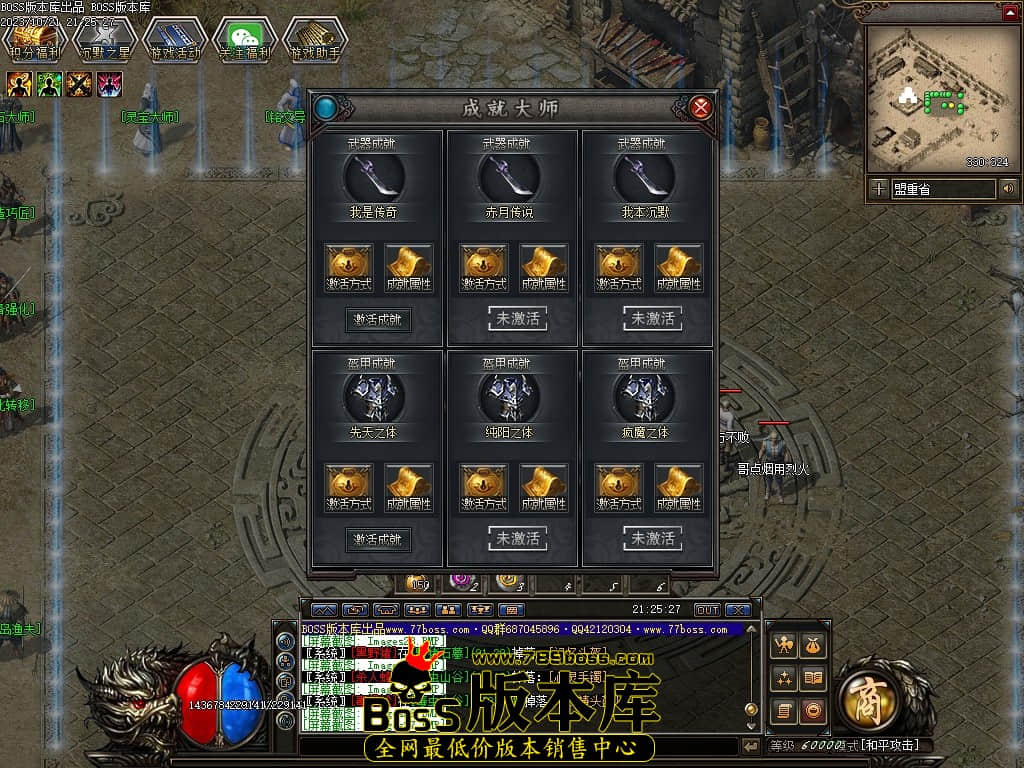
Task: Show 激活方式 for 纯阳之体
Action: tap(485, 486)
